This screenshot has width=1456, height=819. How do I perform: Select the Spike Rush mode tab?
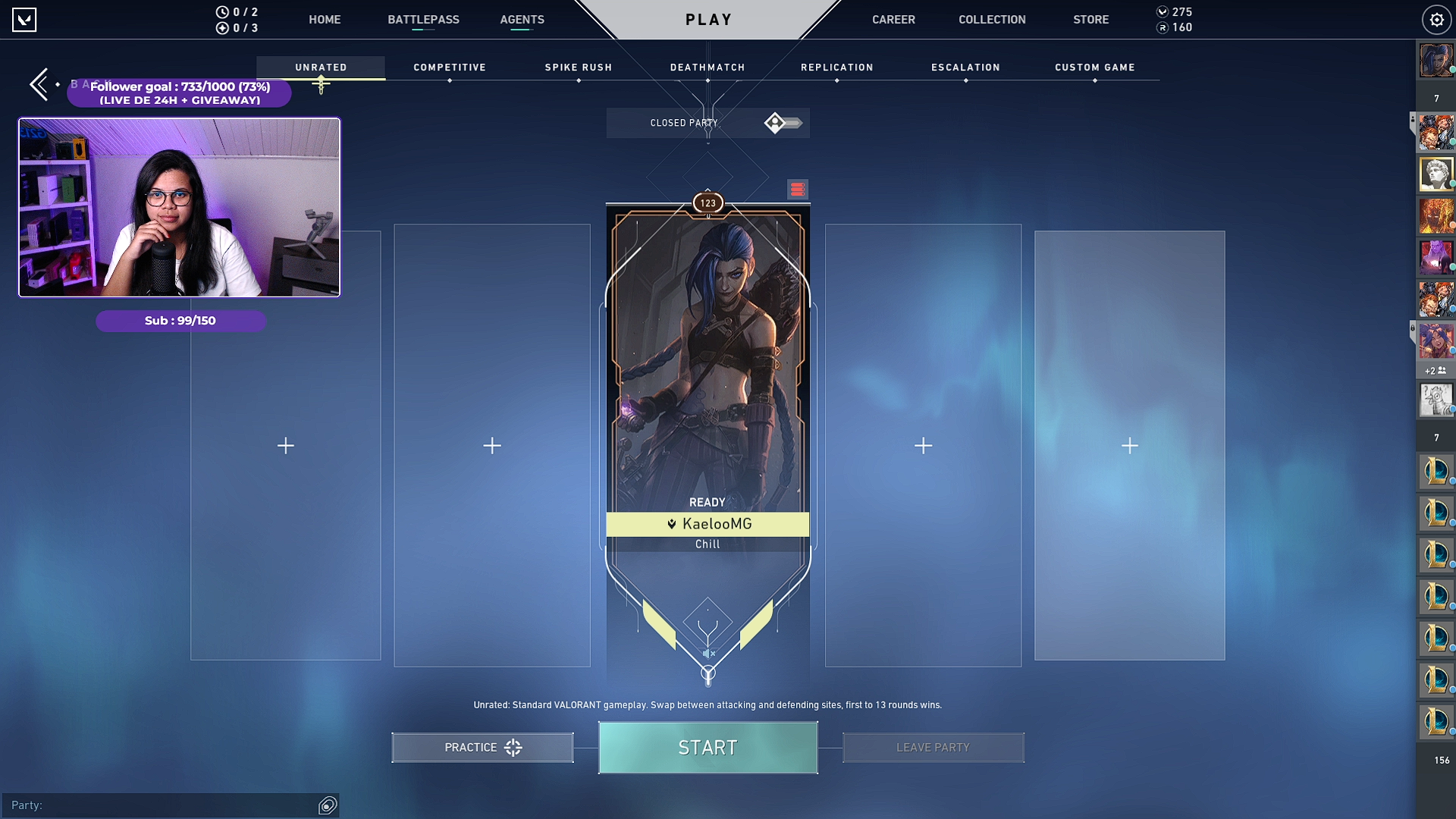579,67
